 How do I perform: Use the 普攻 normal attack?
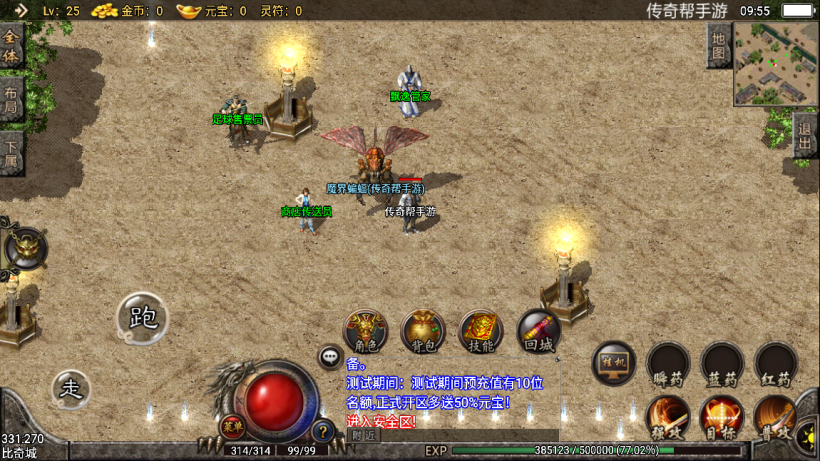(x=775, y=417)
